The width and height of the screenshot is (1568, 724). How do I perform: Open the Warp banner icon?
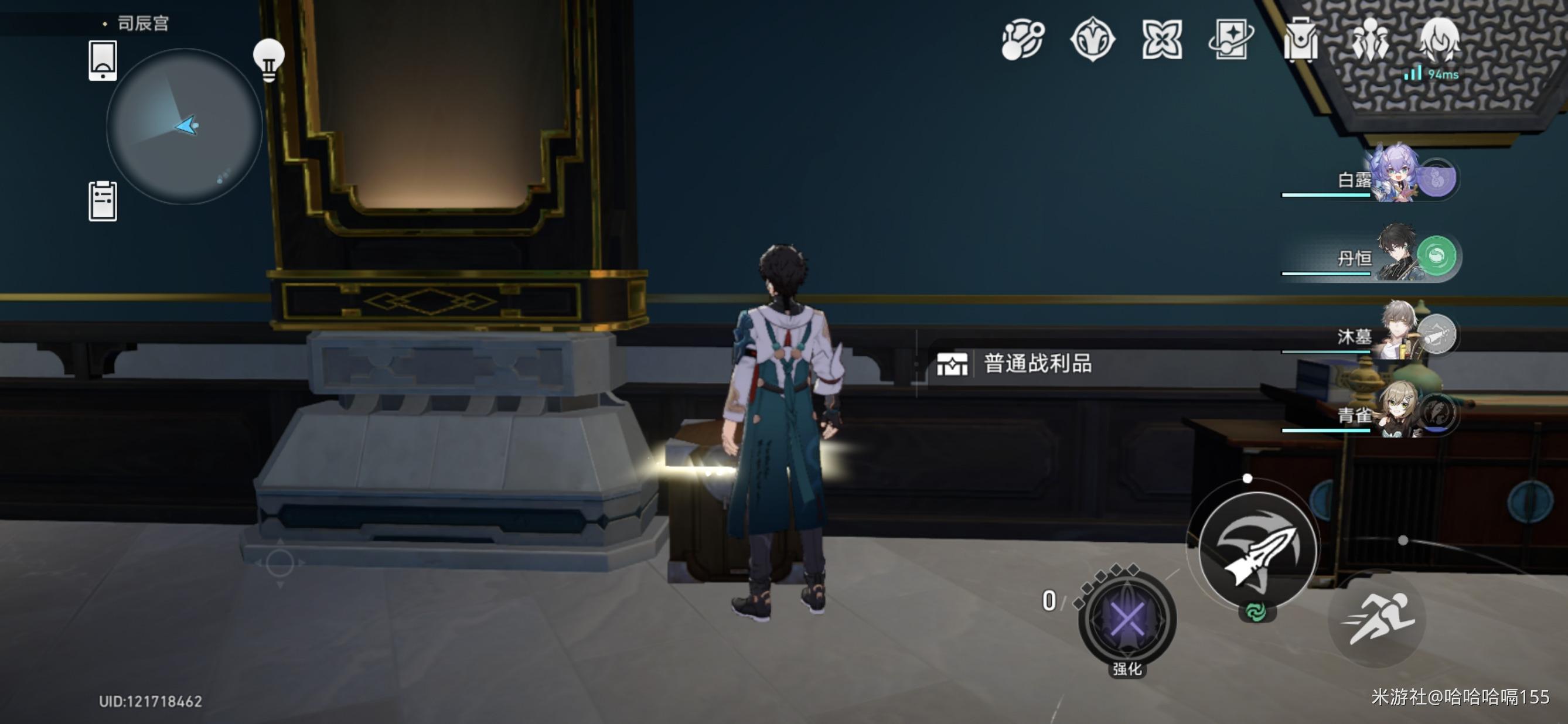click(1233, 40)
